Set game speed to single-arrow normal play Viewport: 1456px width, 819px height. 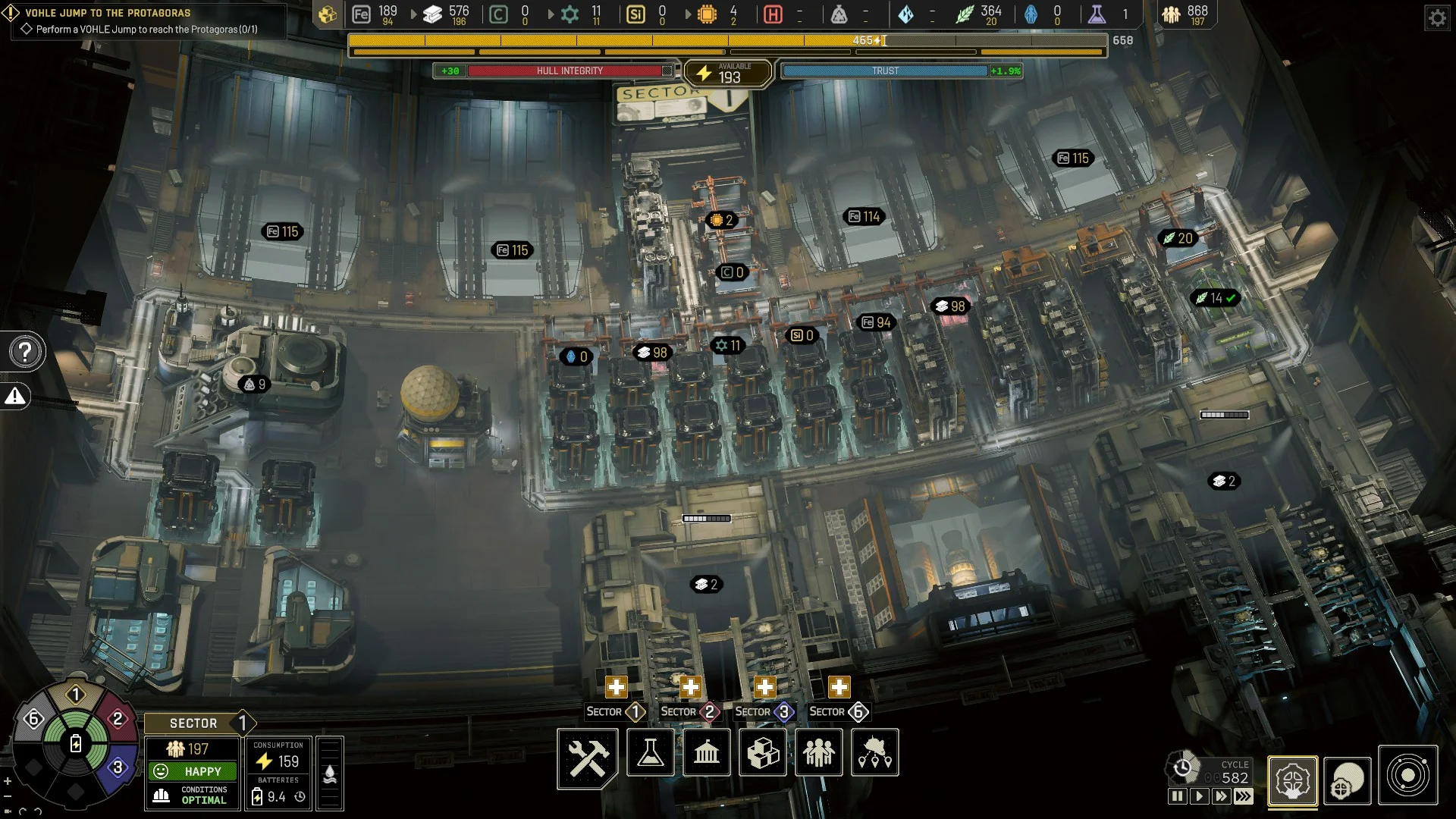(1199, 796)
